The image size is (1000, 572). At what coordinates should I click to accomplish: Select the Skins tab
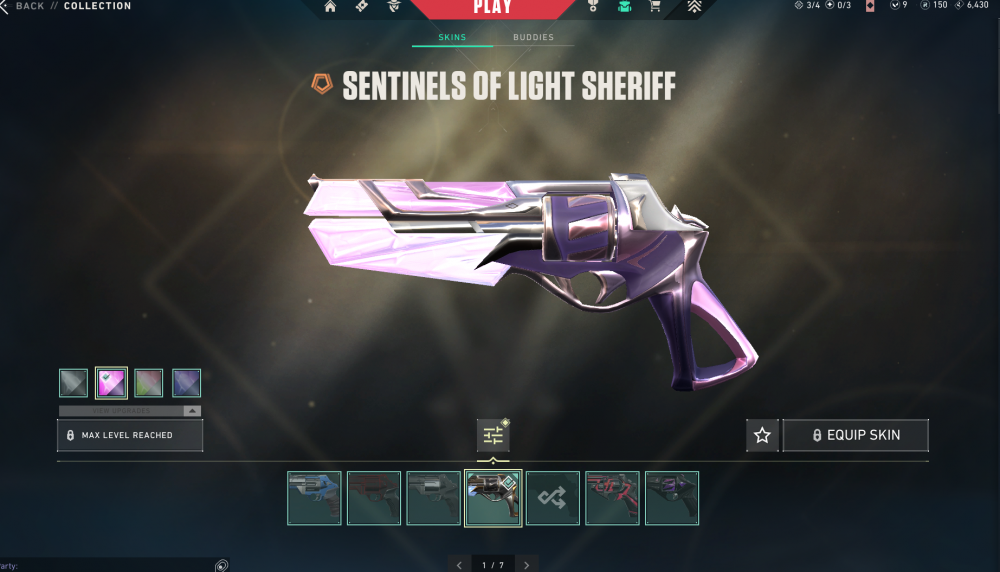click(452, 38)
